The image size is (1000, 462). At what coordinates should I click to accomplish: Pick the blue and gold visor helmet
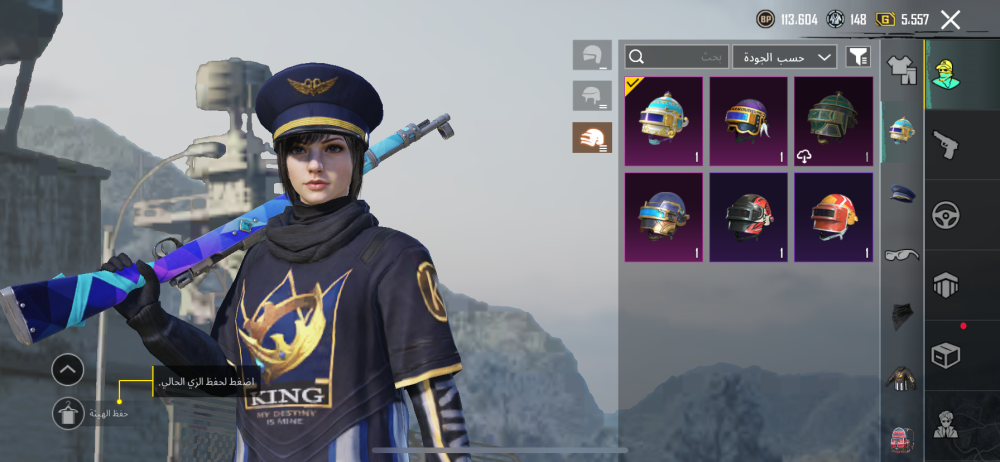[x=664, y=217]
